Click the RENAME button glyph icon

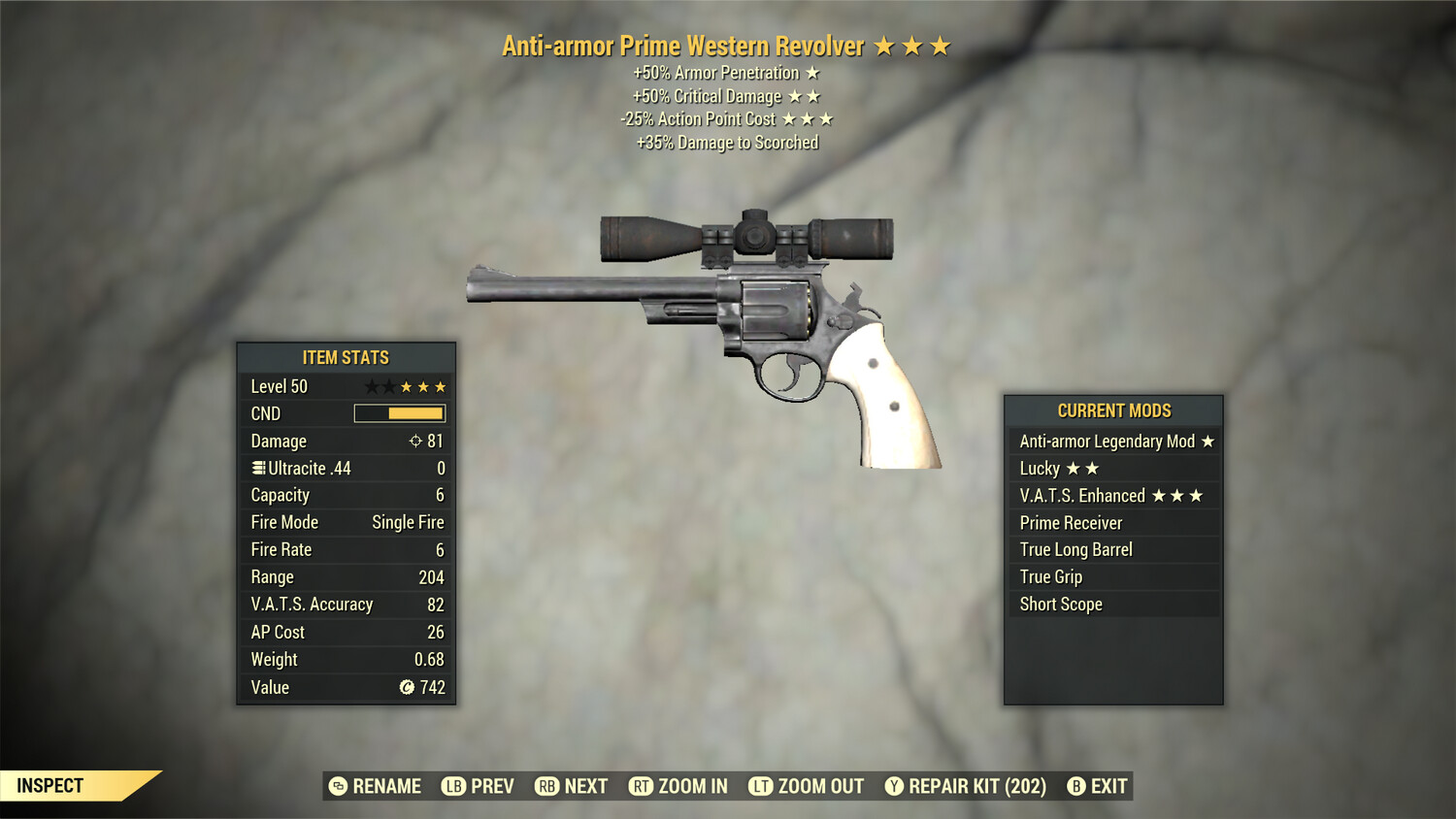339,786
